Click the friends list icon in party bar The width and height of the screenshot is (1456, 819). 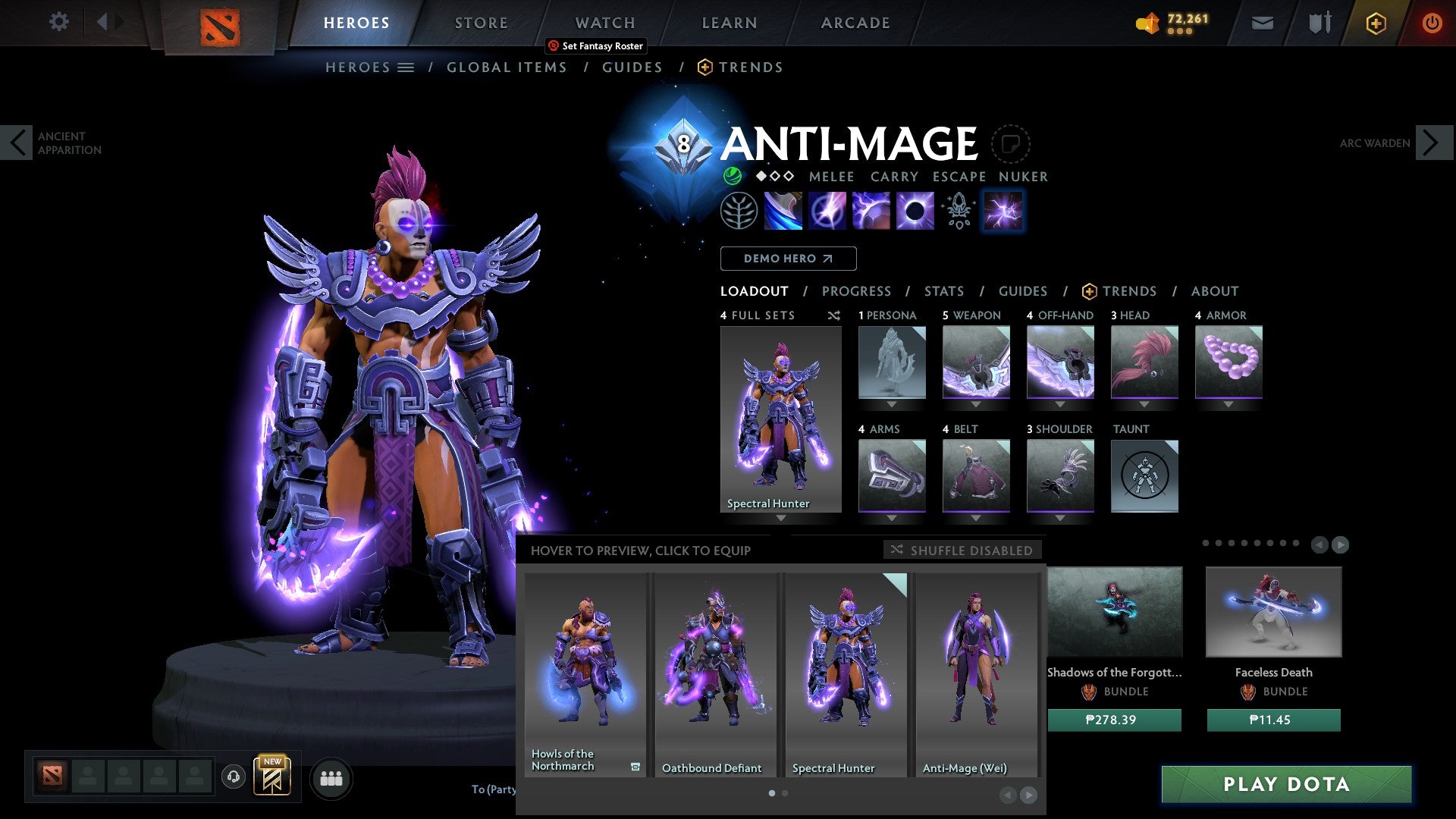[x=331, y=778]
